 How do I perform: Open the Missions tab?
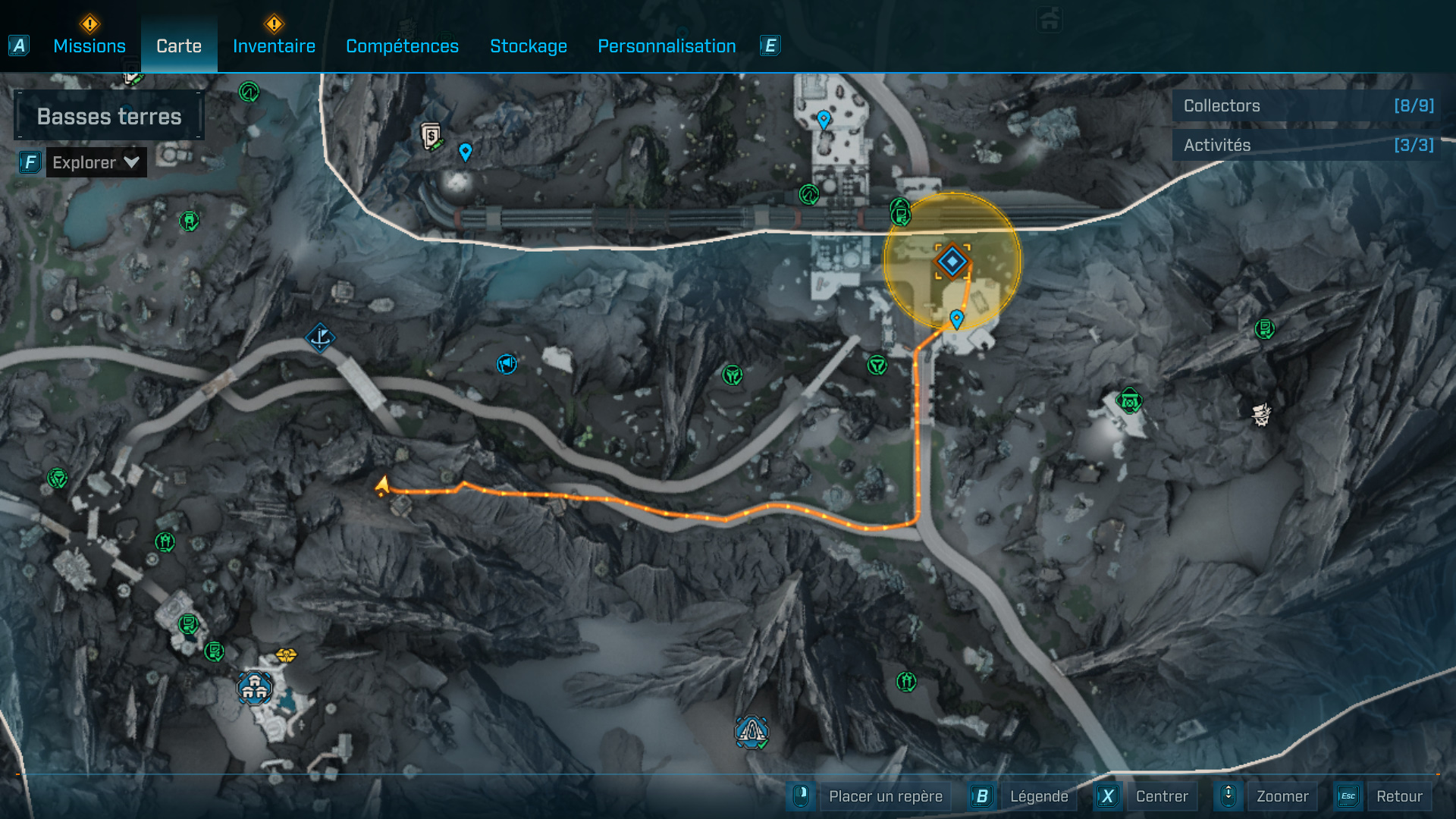pos(89,46)
